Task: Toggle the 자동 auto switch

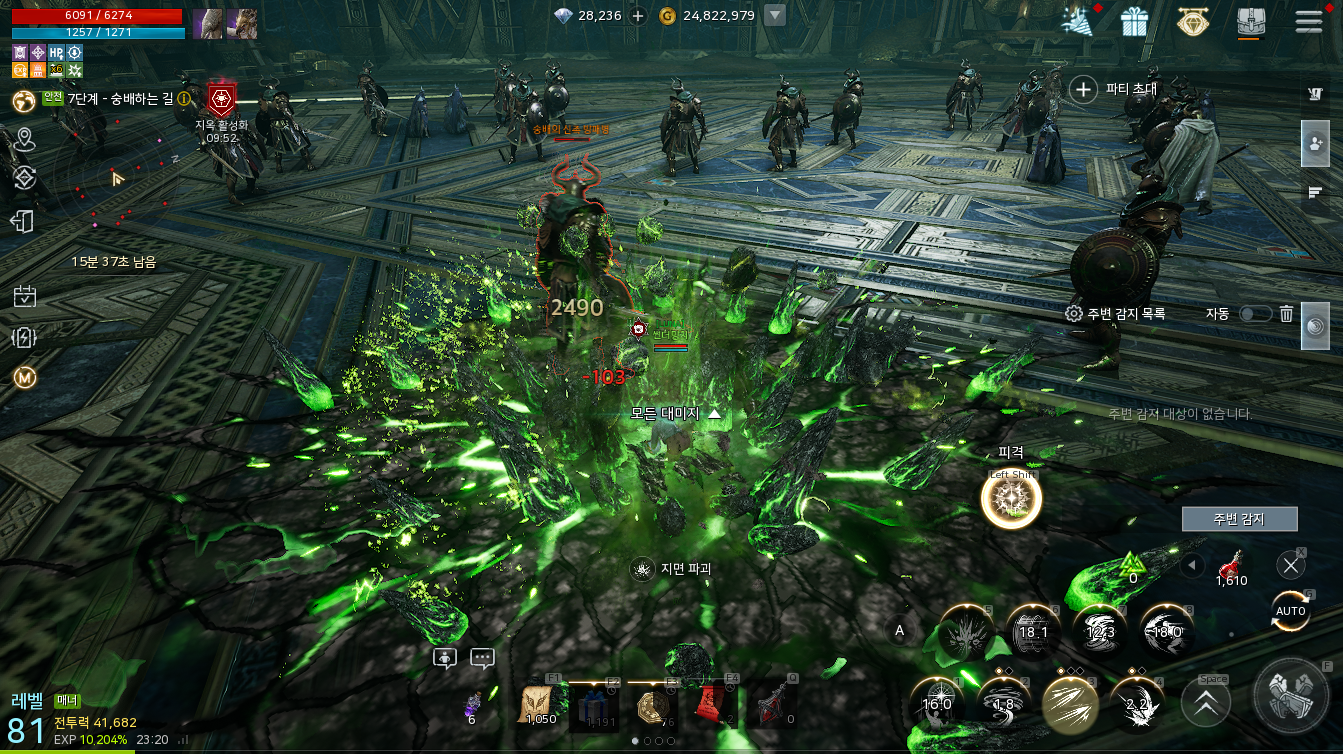Action: 1255,314
